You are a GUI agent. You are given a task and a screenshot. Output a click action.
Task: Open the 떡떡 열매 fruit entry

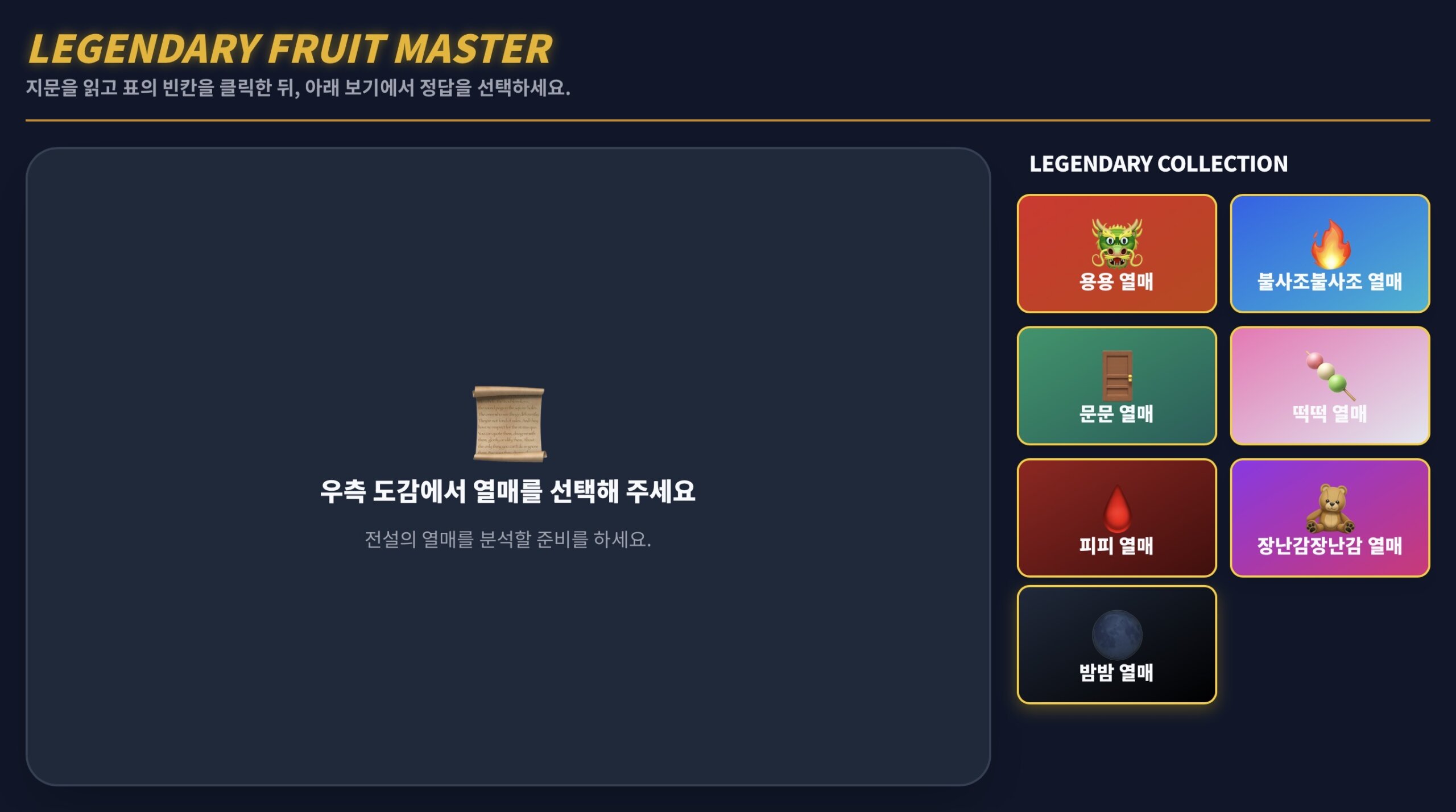point(1329,387)
